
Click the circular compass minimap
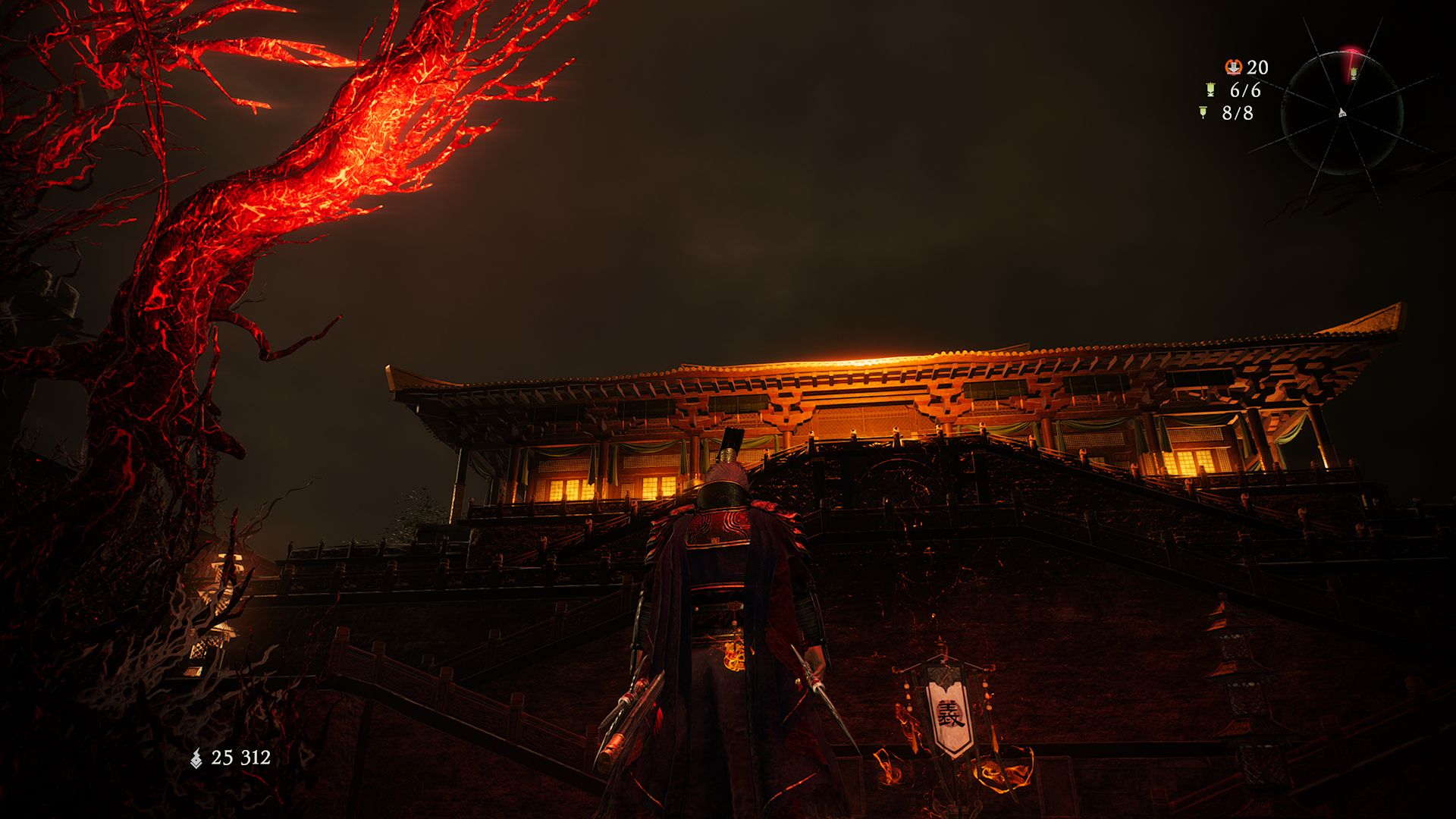click(1341, 113)
